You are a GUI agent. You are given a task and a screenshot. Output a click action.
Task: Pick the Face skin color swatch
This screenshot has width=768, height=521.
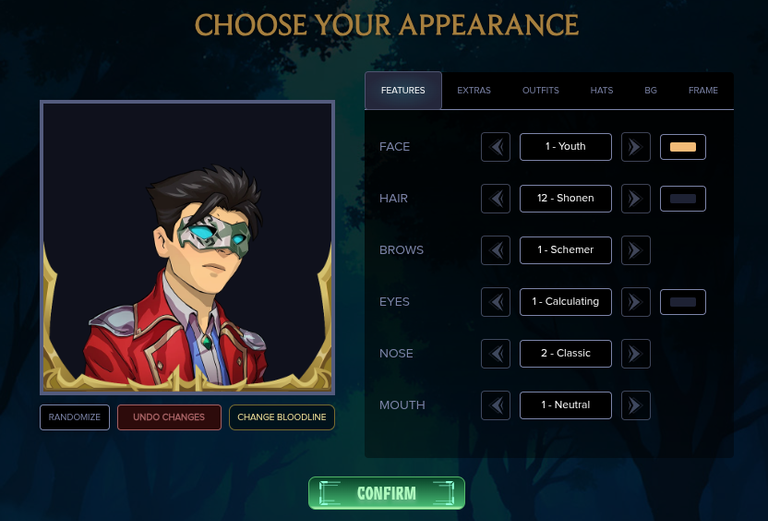[x=683, y=147]
